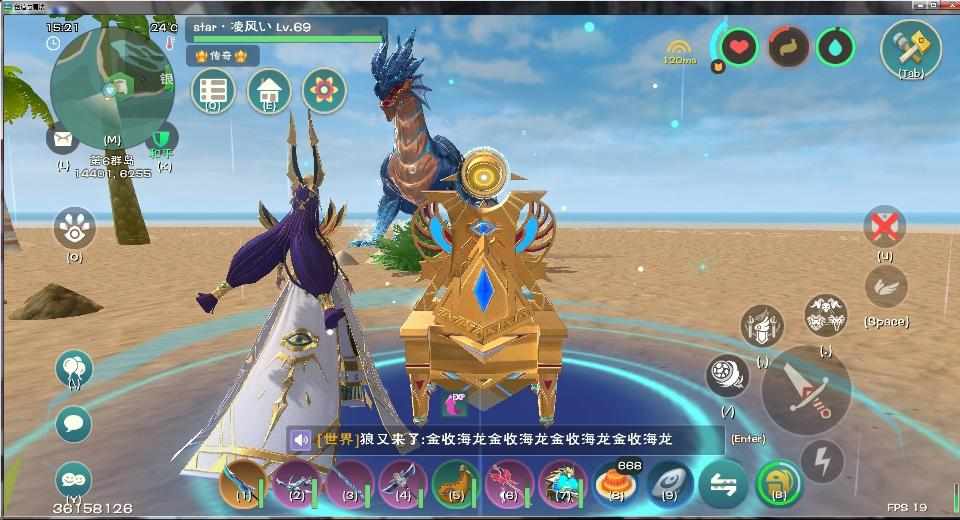Select the golden helmet slot
960x520 pixels.
click(778, 483)
